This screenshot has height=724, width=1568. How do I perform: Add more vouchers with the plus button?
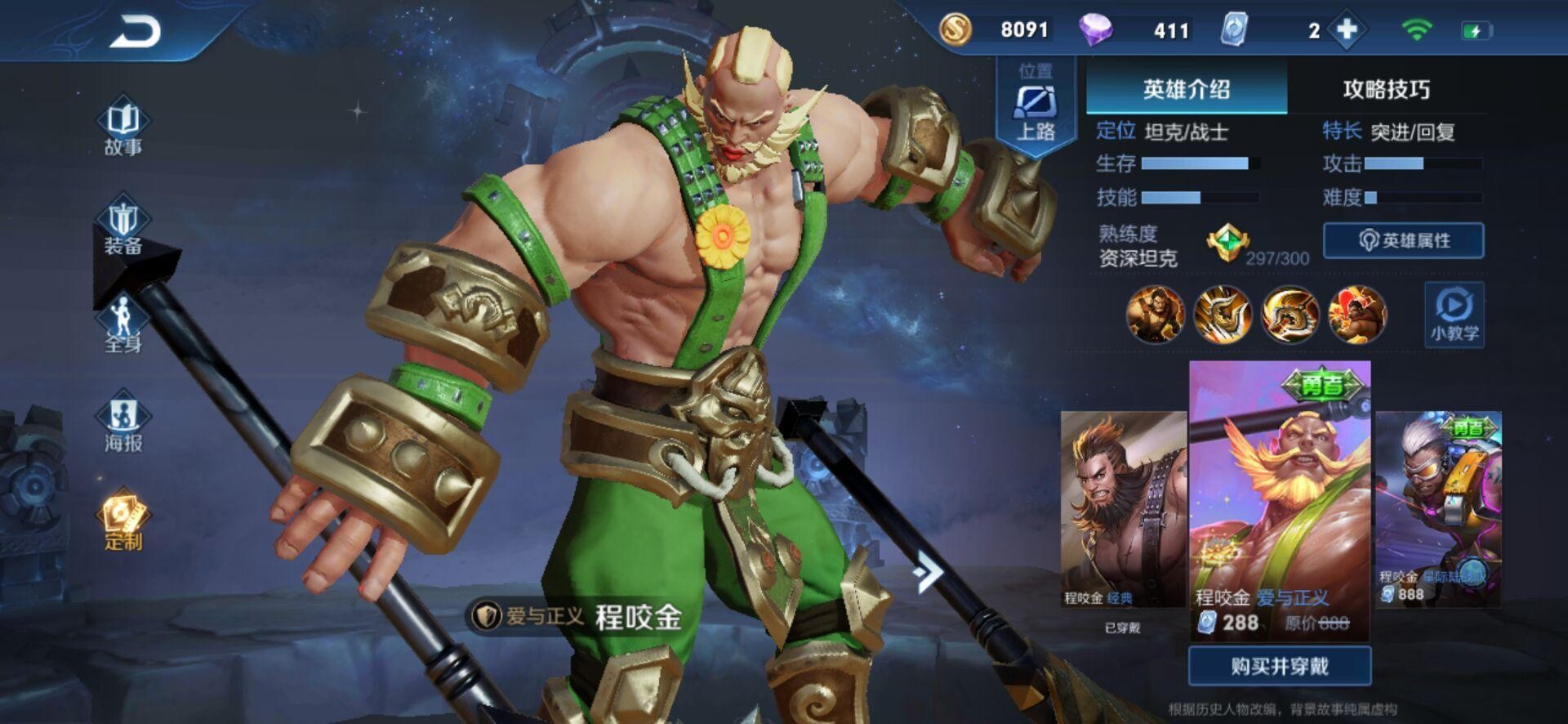coord(1347,30)
